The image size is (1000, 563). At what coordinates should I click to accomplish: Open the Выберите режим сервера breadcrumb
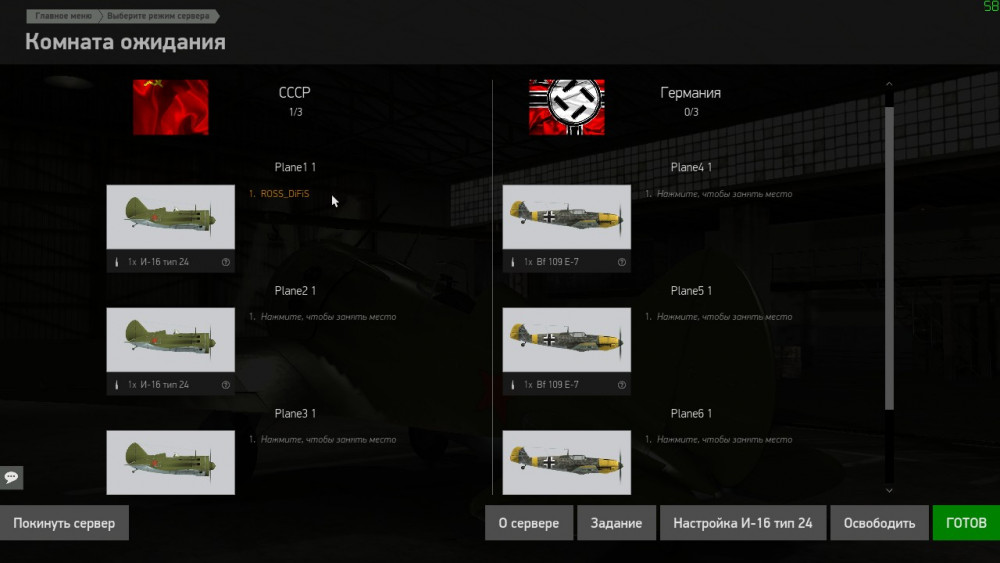click(x=158, y=17)
